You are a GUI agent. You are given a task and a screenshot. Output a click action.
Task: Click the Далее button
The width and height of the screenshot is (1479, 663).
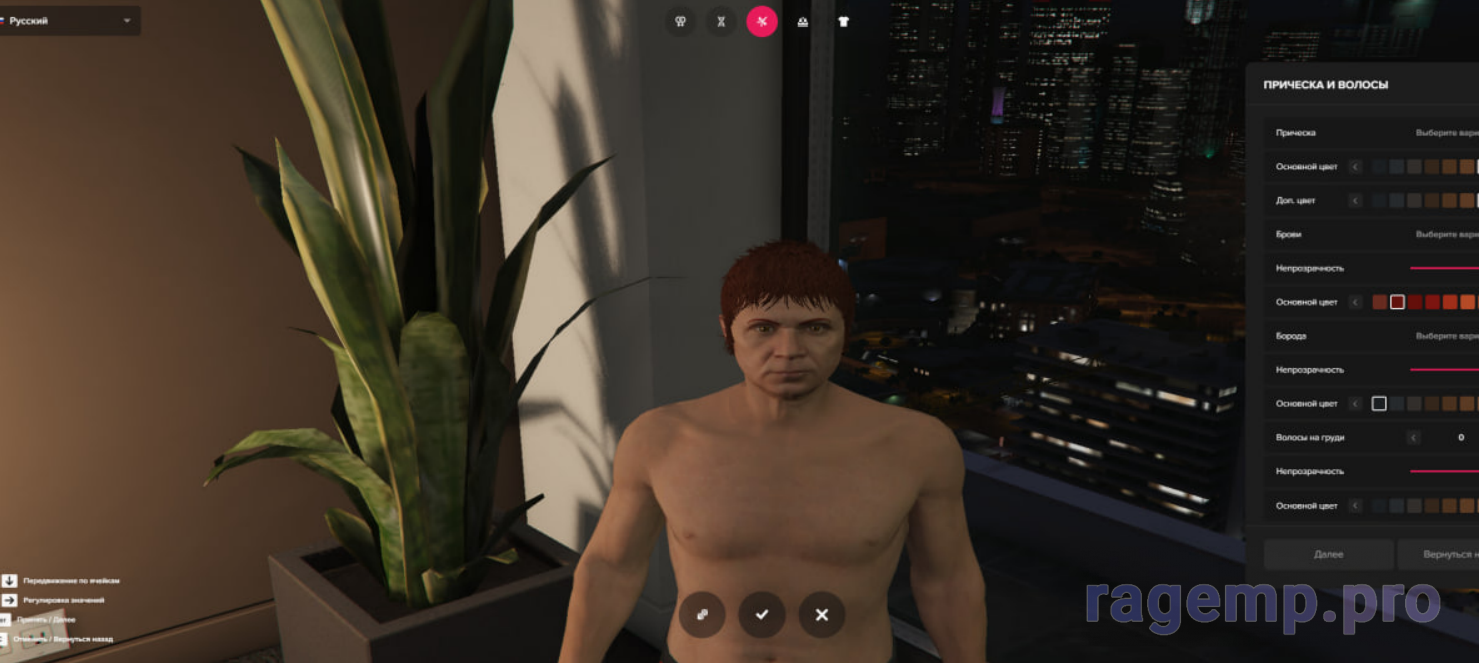click(x=1328, y=554)
